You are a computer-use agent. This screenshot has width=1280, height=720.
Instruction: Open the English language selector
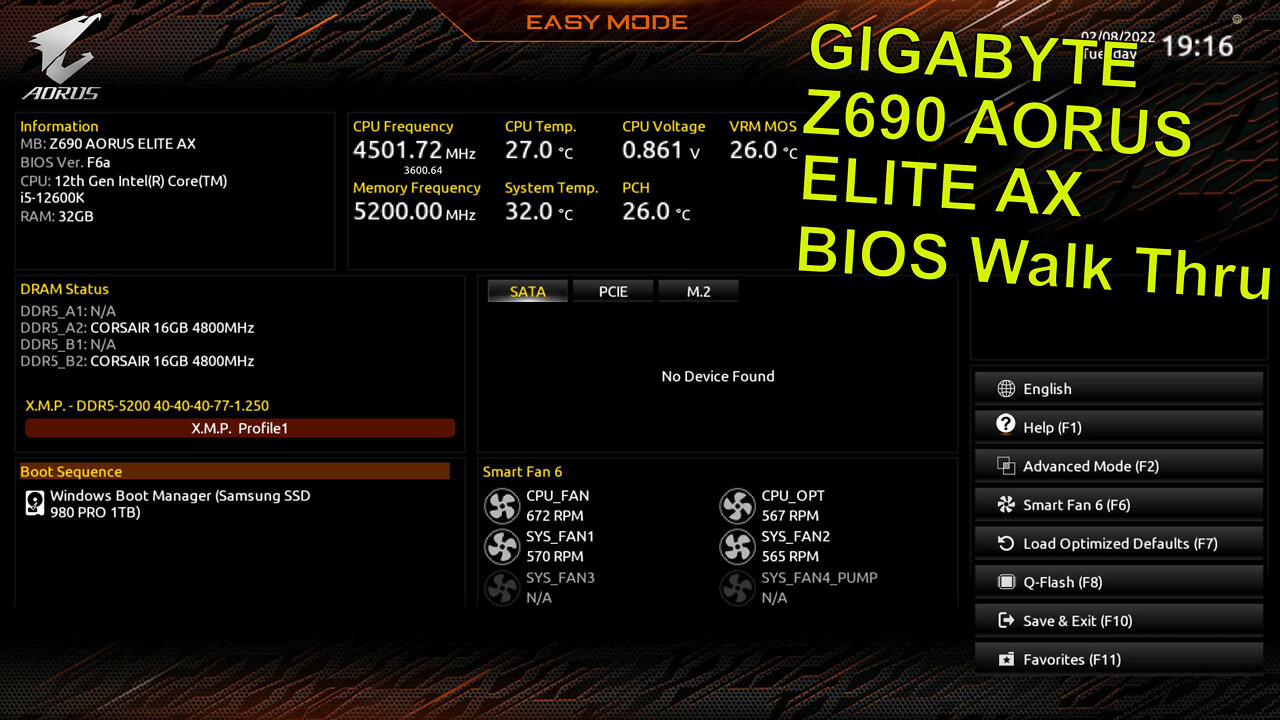pyautogui.click(x=1050, y=388)
